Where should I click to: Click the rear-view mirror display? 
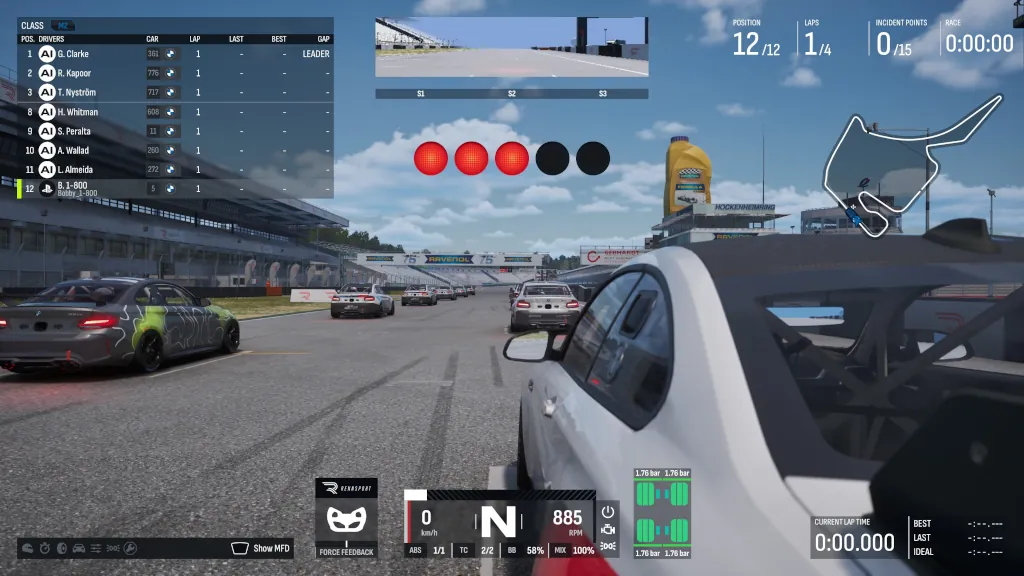(511, 48)
